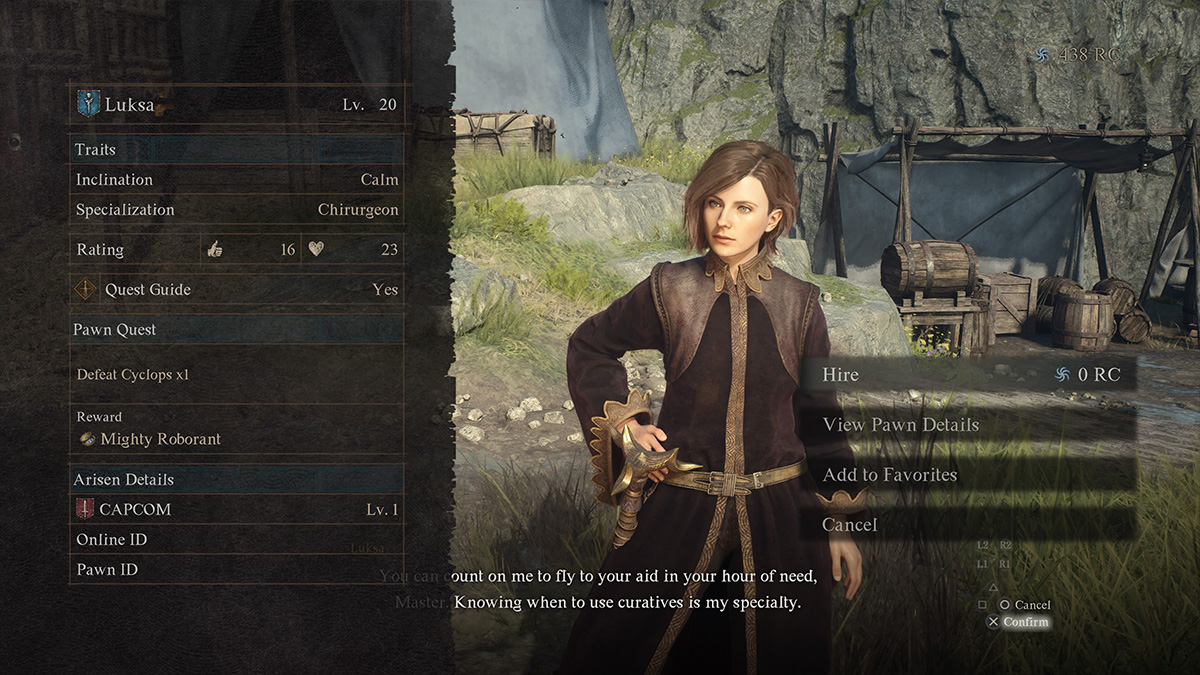This screenshot has width=1200, height=675.
Task: Select the Inclination Calm row
Action: pos(237,180)
